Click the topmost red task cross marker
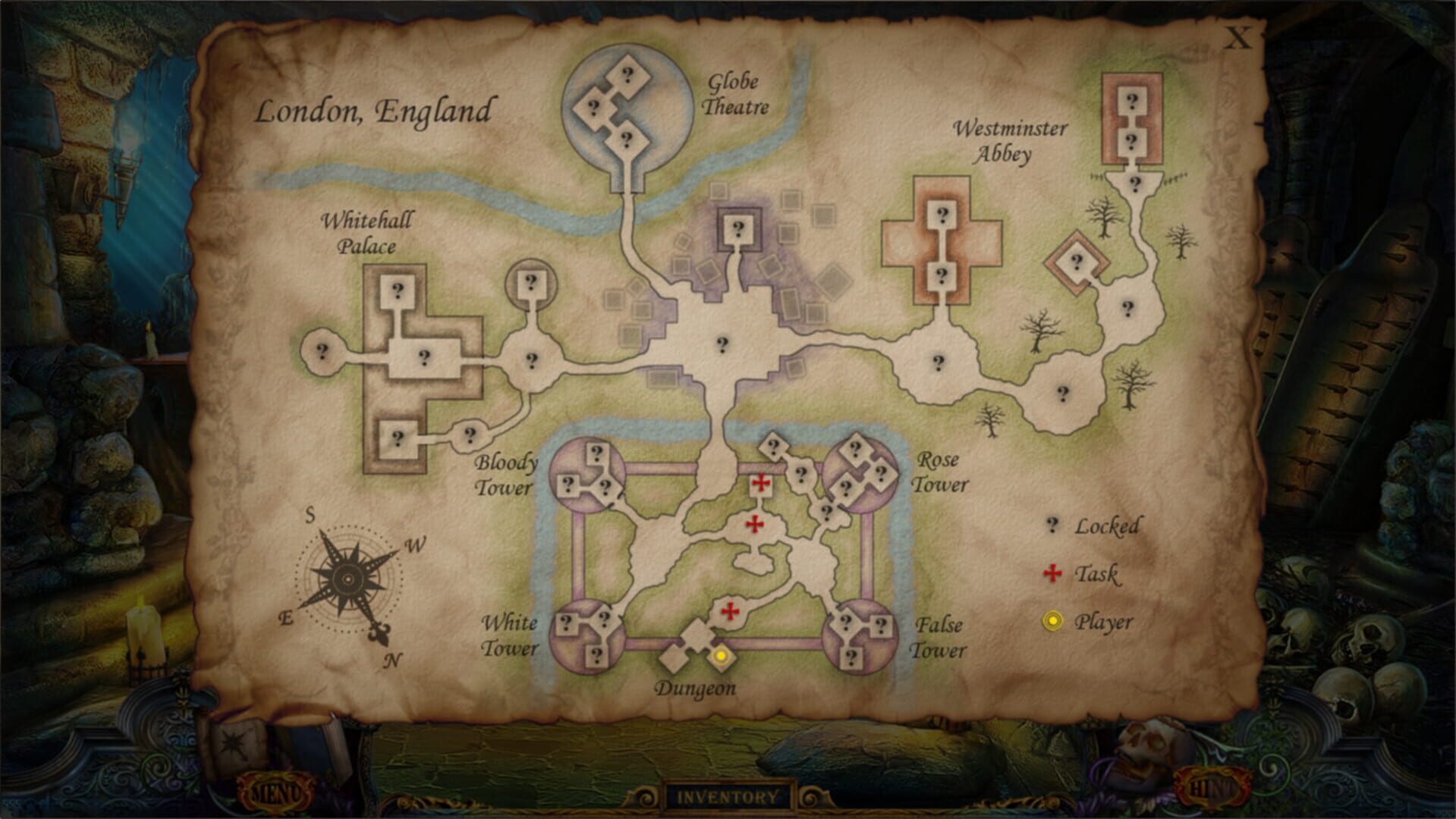 (761, 483)
